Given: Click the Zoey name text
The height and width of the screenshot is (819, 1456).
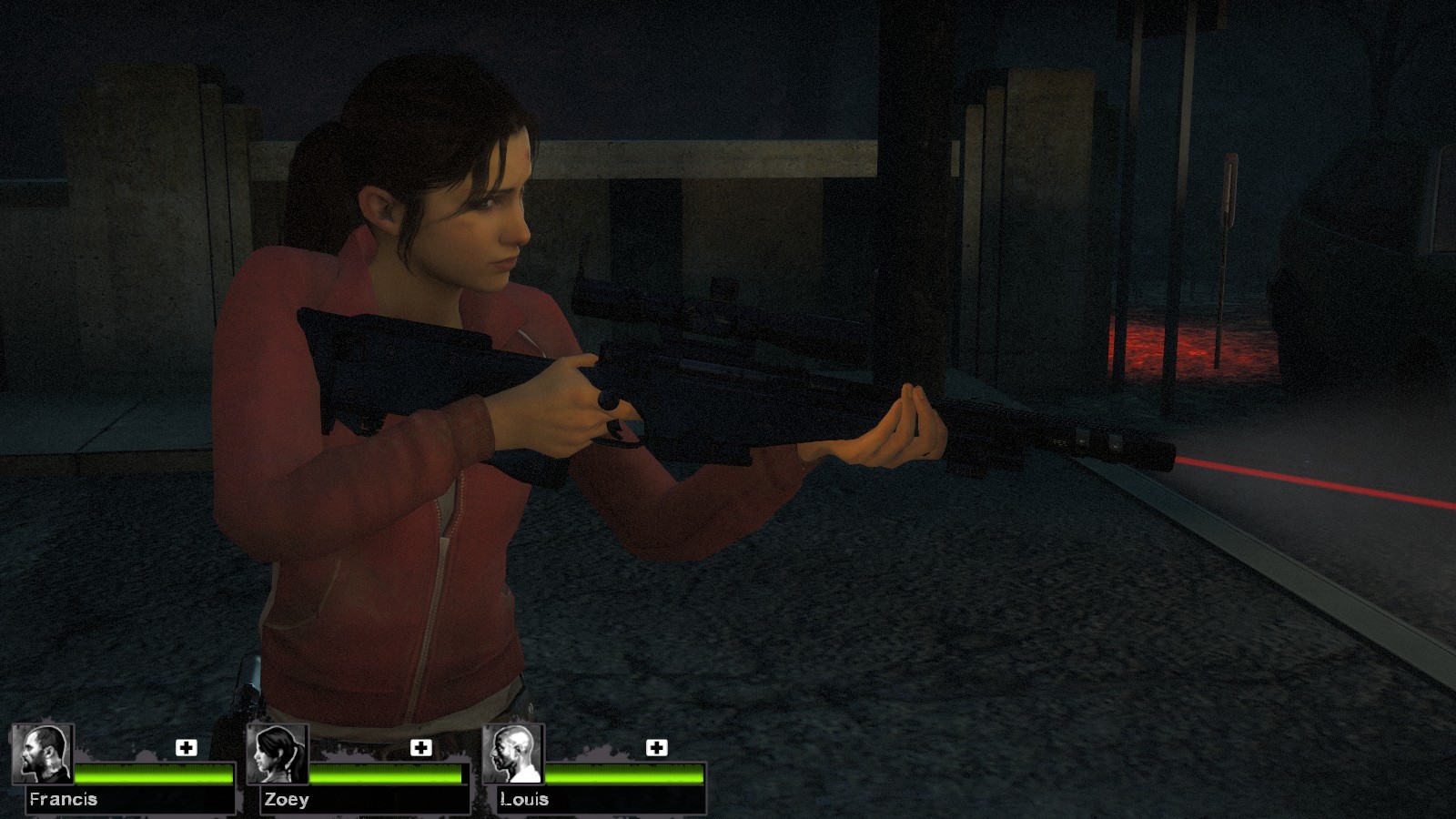Looking at the screenshot, I should 287,801.
